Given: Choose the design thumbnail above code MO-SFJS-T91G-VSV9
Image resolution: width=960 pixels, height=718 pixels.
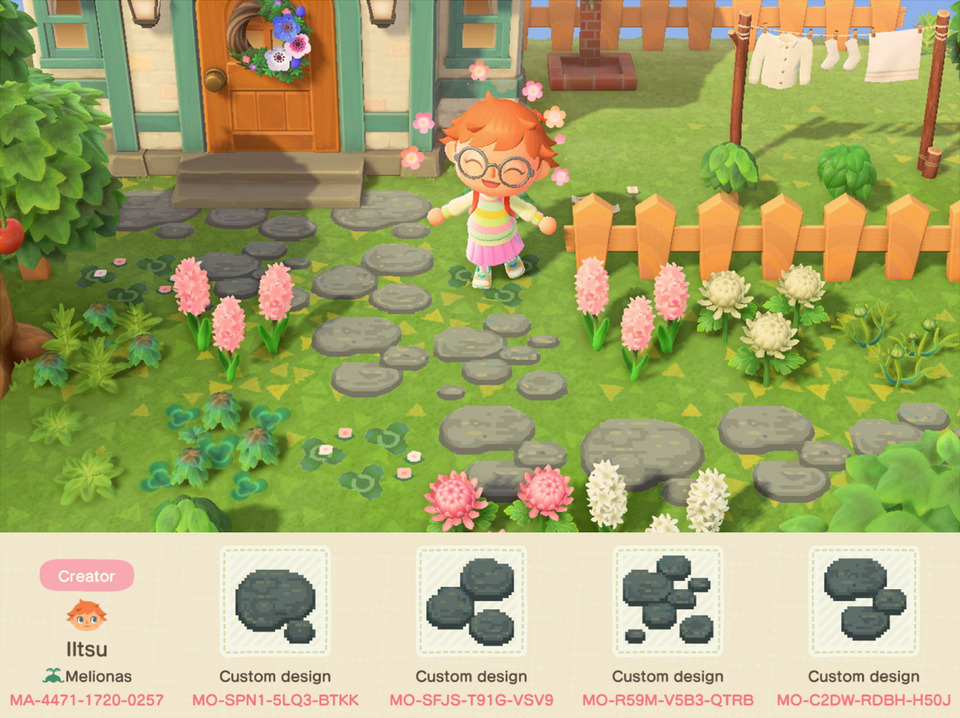Looking at the screenshot, I should coord(471,602).
